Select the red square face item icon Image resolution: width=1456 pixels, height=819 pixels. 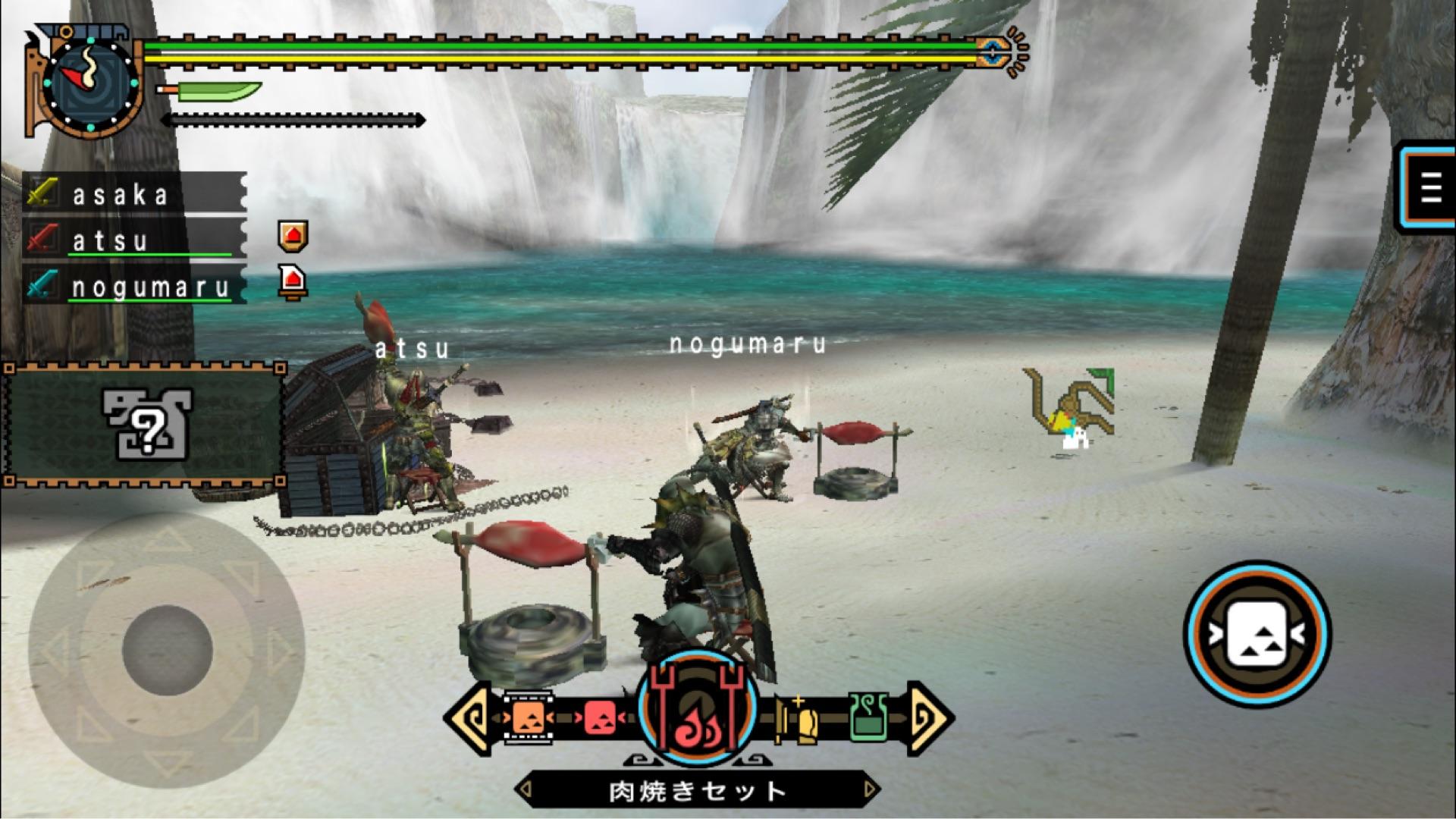point(600,717)
